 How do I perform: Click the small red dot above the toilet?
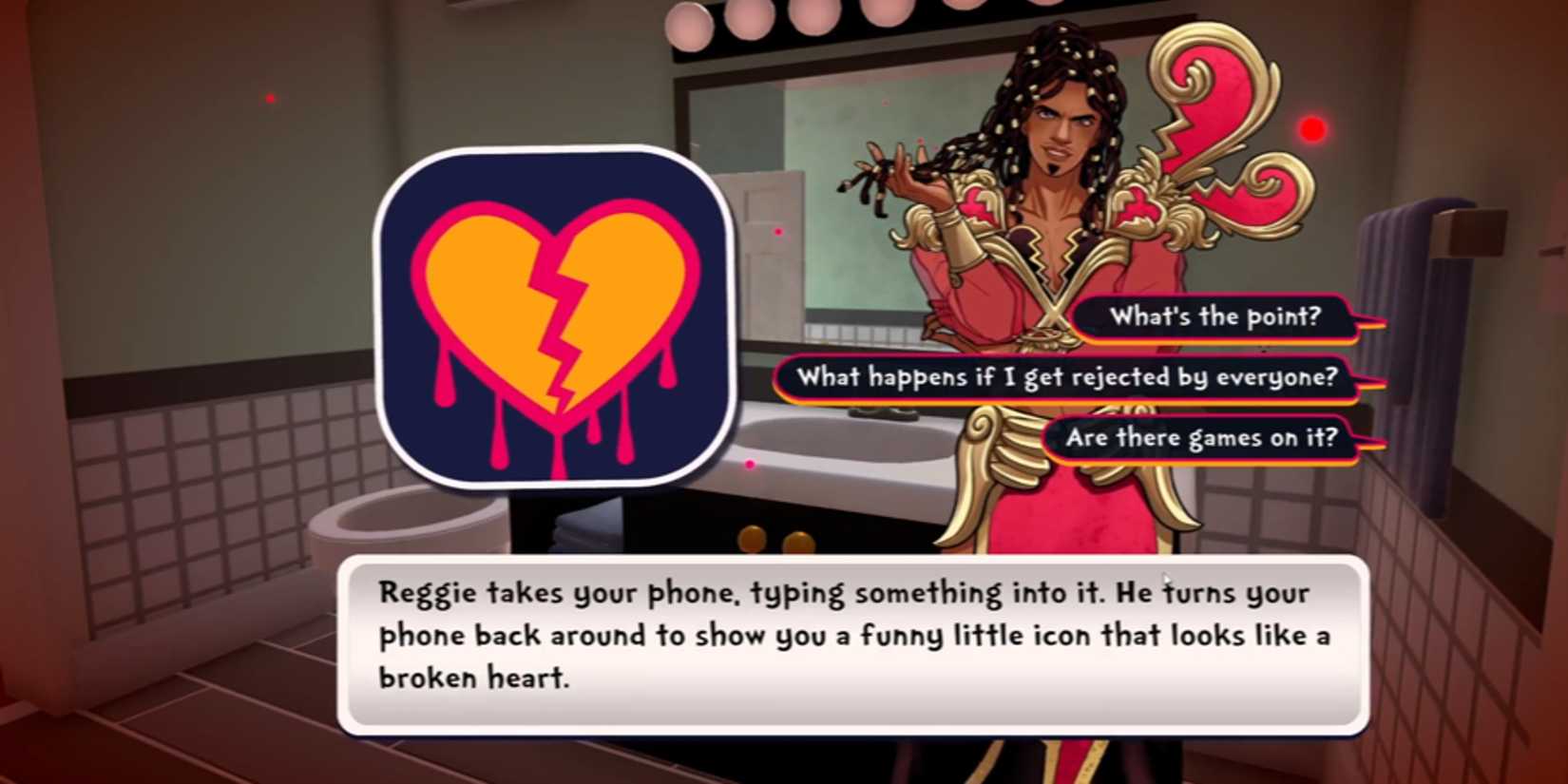[x=779, y=232]
